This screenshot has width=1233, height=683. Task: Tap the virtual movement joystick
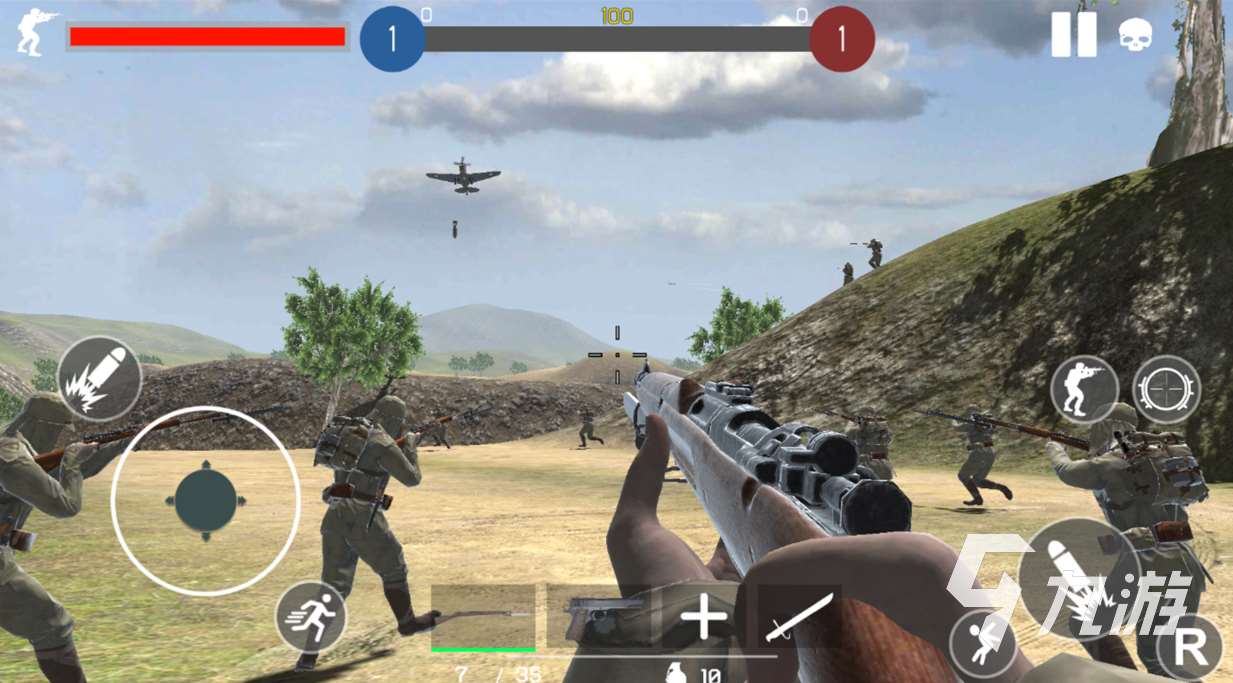click(x=205, y=501)
